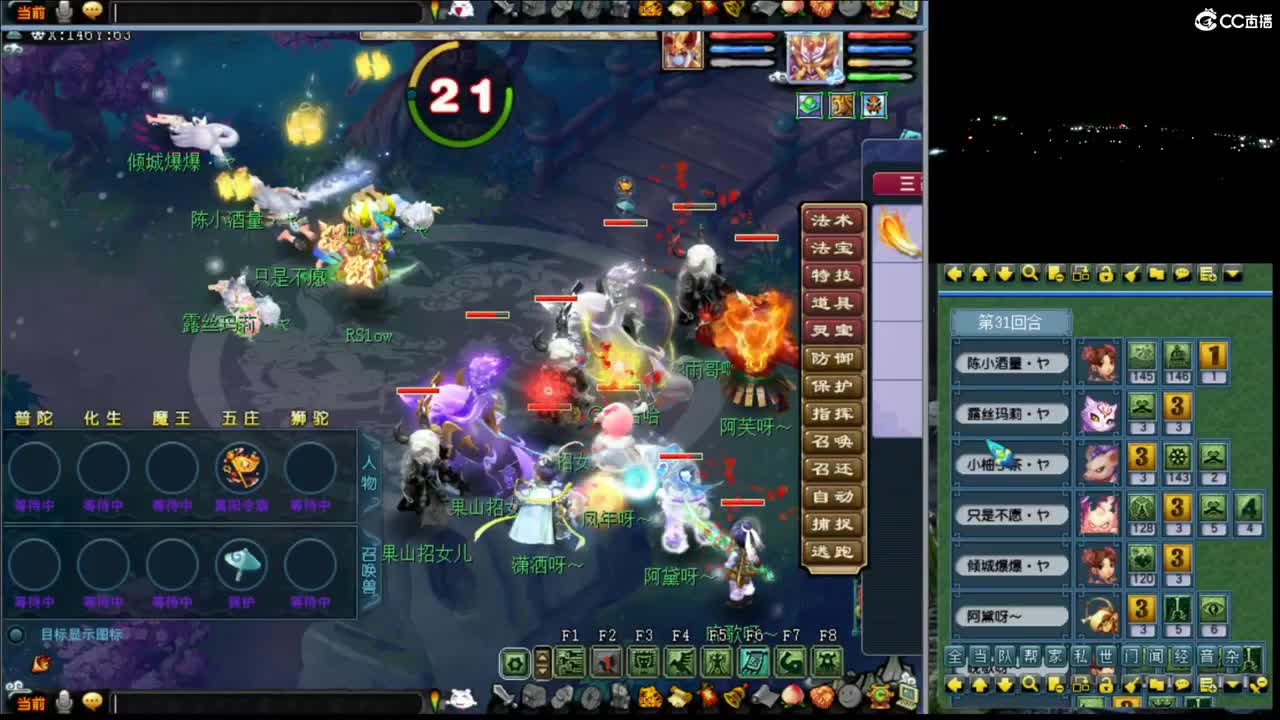The image size is (1280, 720).
Task: Select the microphone icon at top left
Action: click(x=62, y=10)
